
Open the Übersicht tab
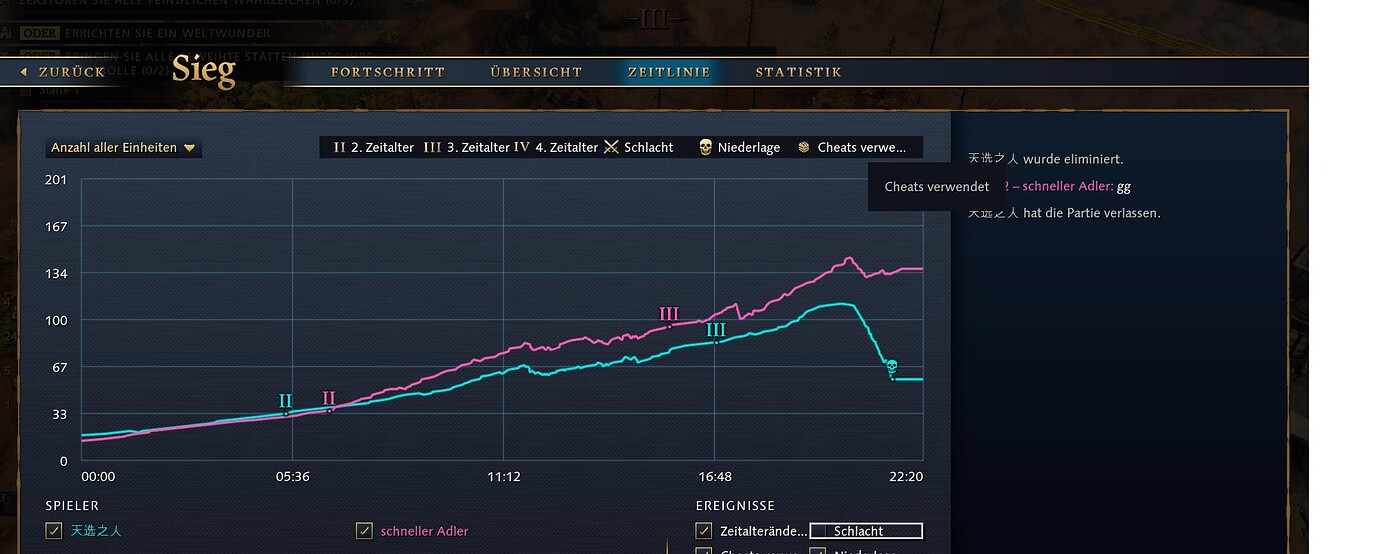tap(536, 72)
